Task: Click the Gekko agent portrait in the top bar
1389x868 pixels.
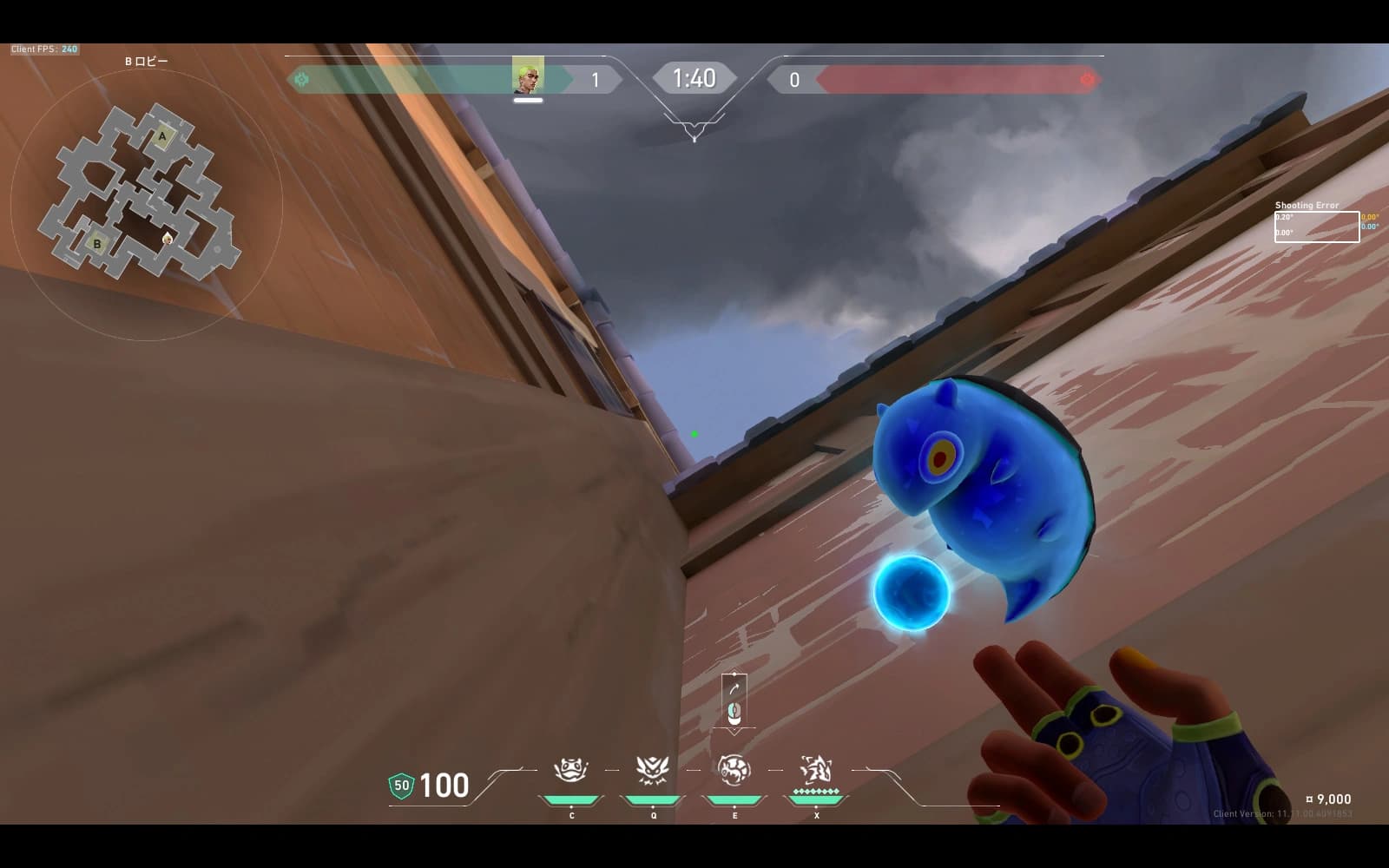Action: tap(528, 76)
